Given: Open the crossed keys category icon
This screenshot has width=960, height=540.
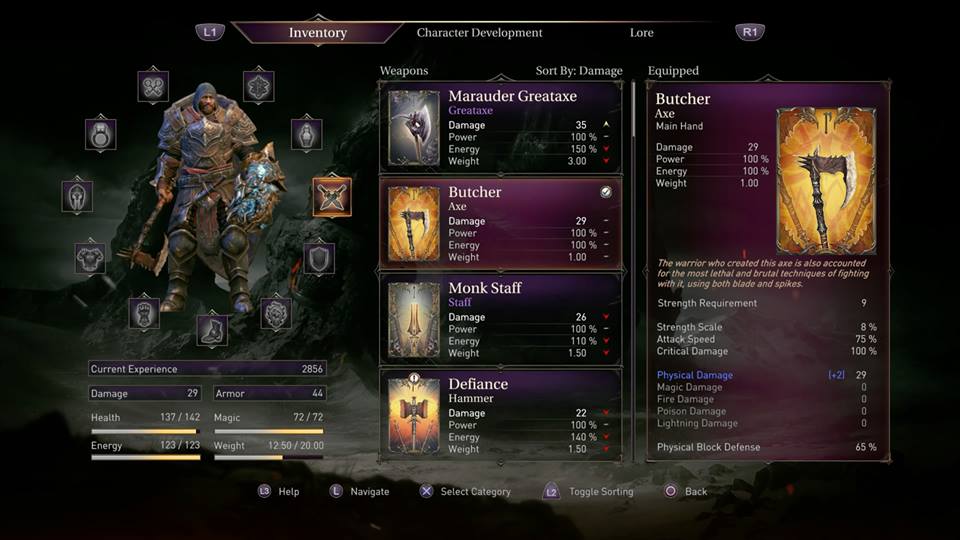Looking at the screenshot, I should coord(153,86).
